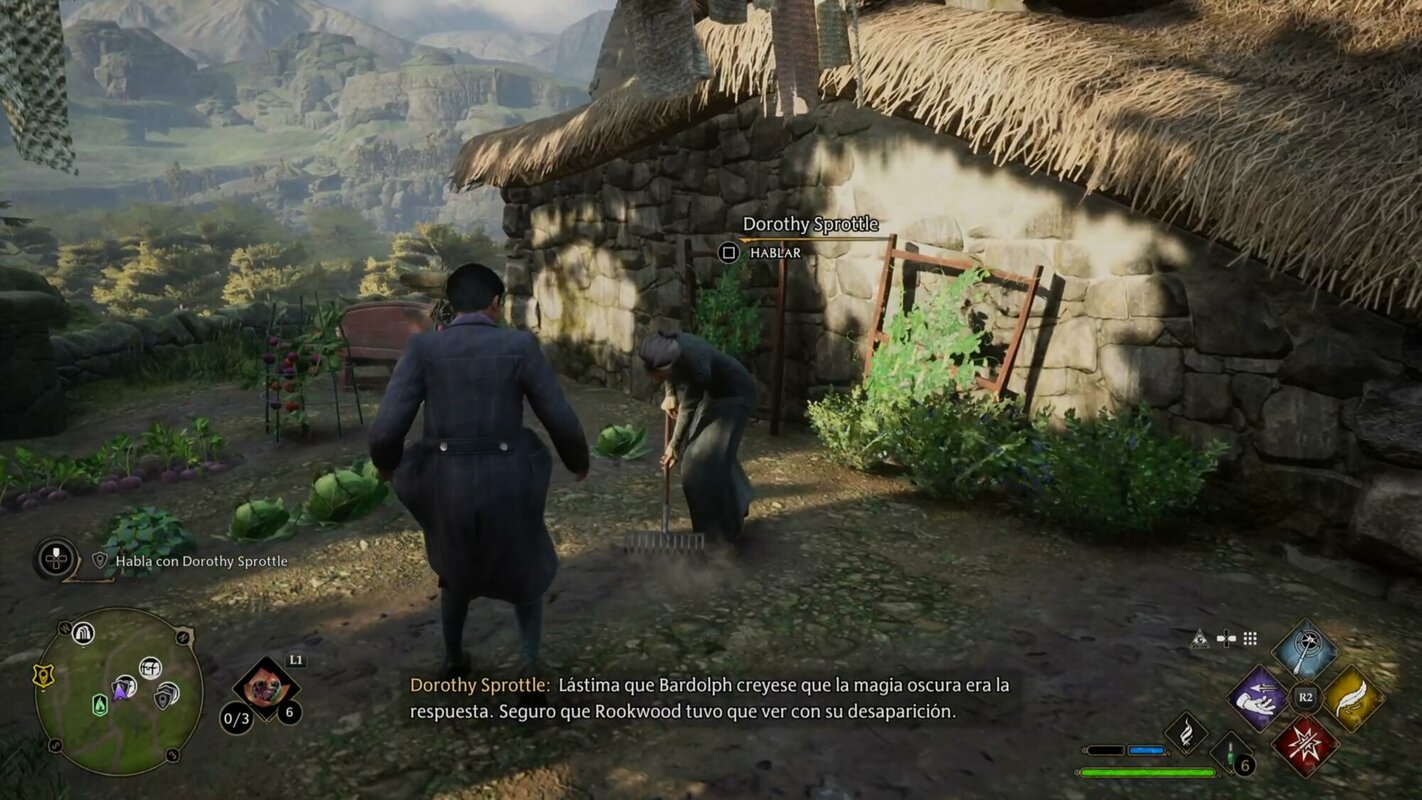The height and width of the screenshot is (800, 1422).
Task: Select the purple Accio spell icon
Action: (1257, 700)
